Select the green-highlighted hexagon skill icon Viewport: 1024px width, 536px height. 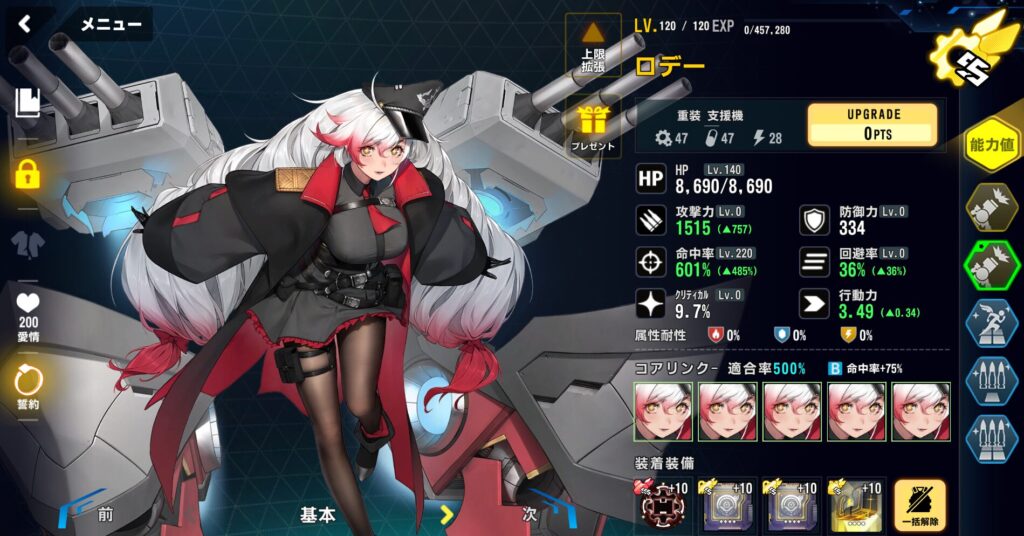(991, 264)
